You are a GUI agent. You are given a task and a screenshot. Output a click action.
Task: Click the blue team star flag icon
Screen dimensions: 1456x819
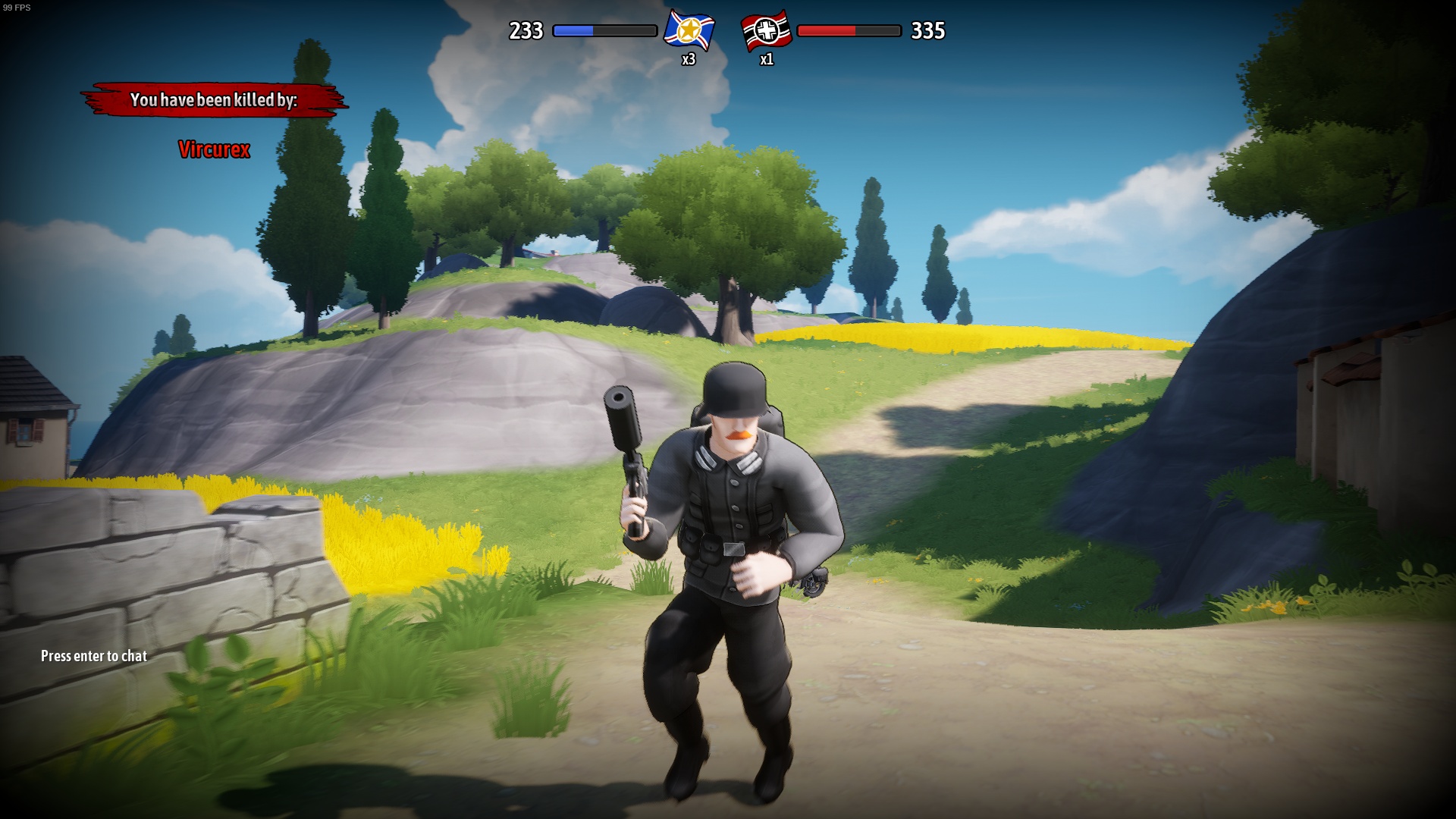point(689,31)
